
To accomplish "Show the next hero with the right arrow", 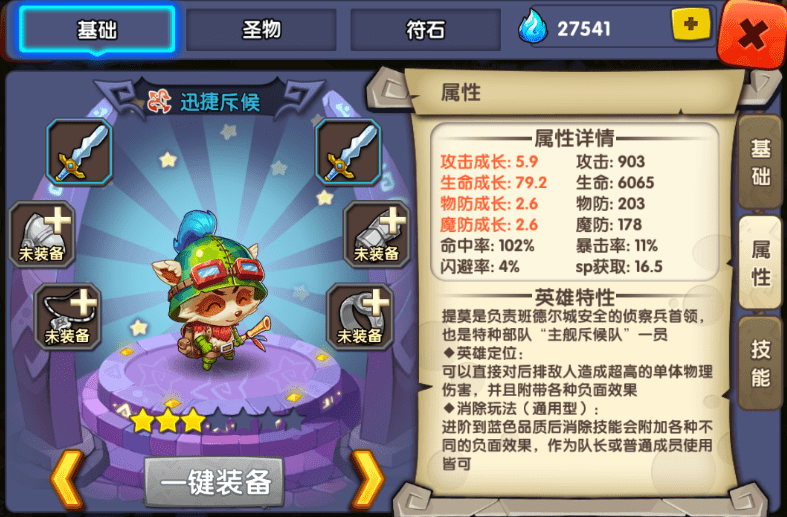I will click(x=367, y=479).
